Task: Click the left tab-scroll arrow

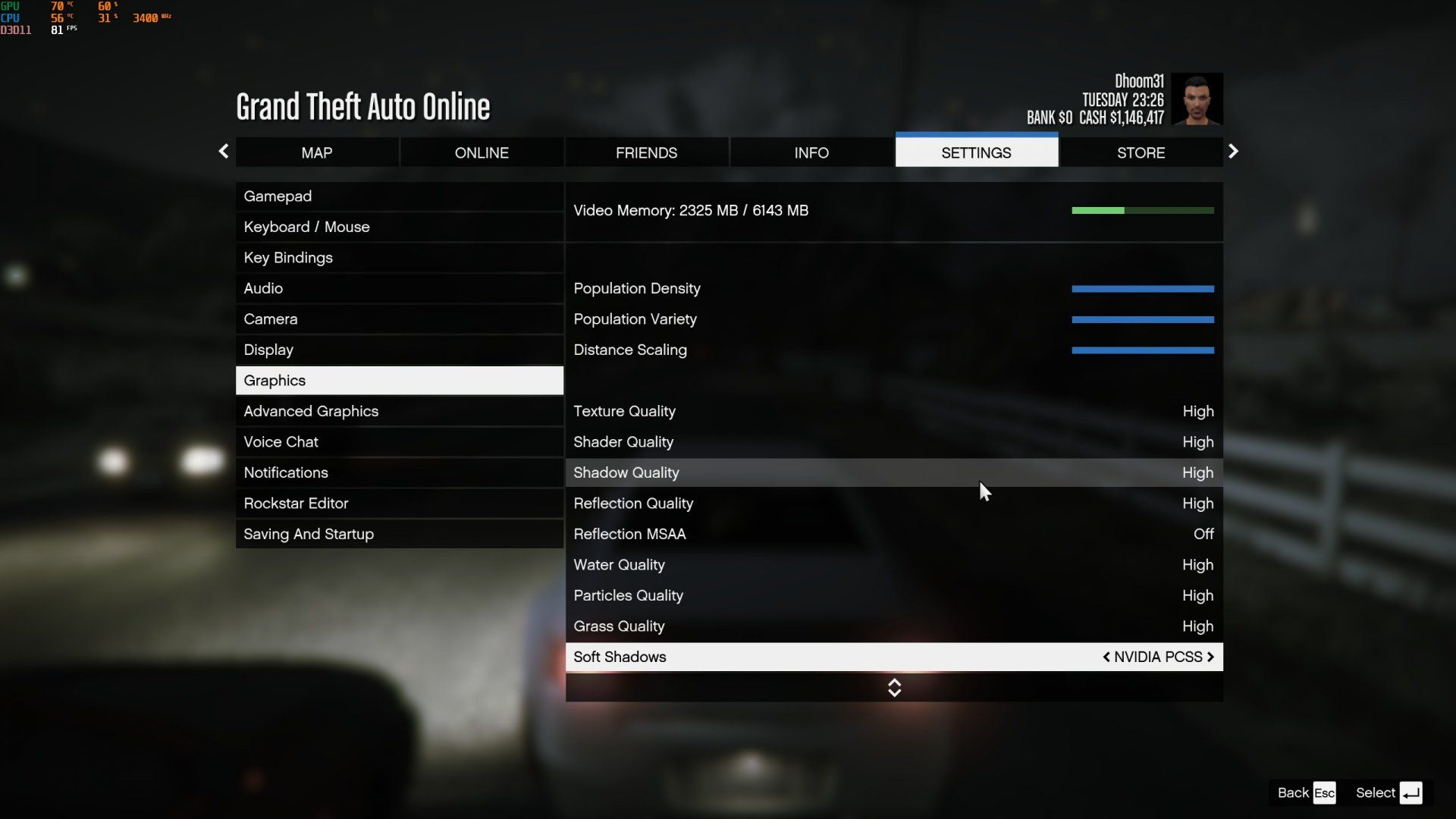Action: [x=224, y=151]
